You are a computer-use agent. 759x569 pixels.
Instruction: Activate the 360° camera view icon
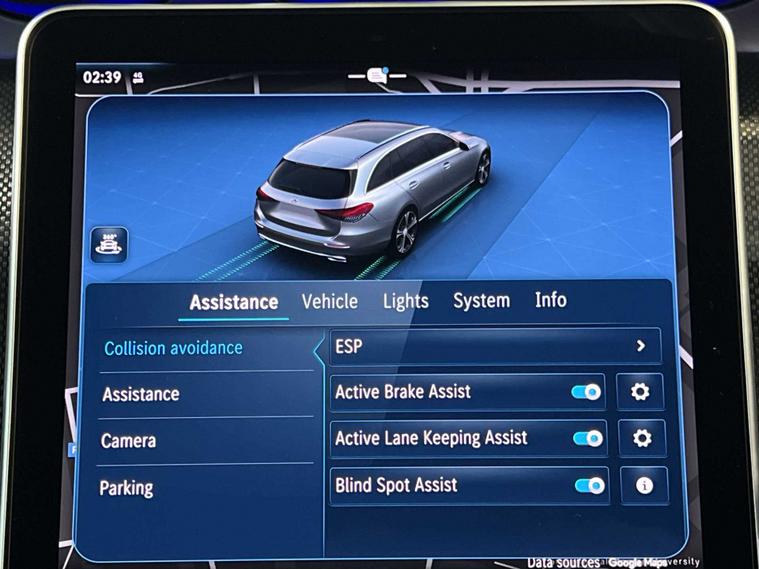(109, 244)
